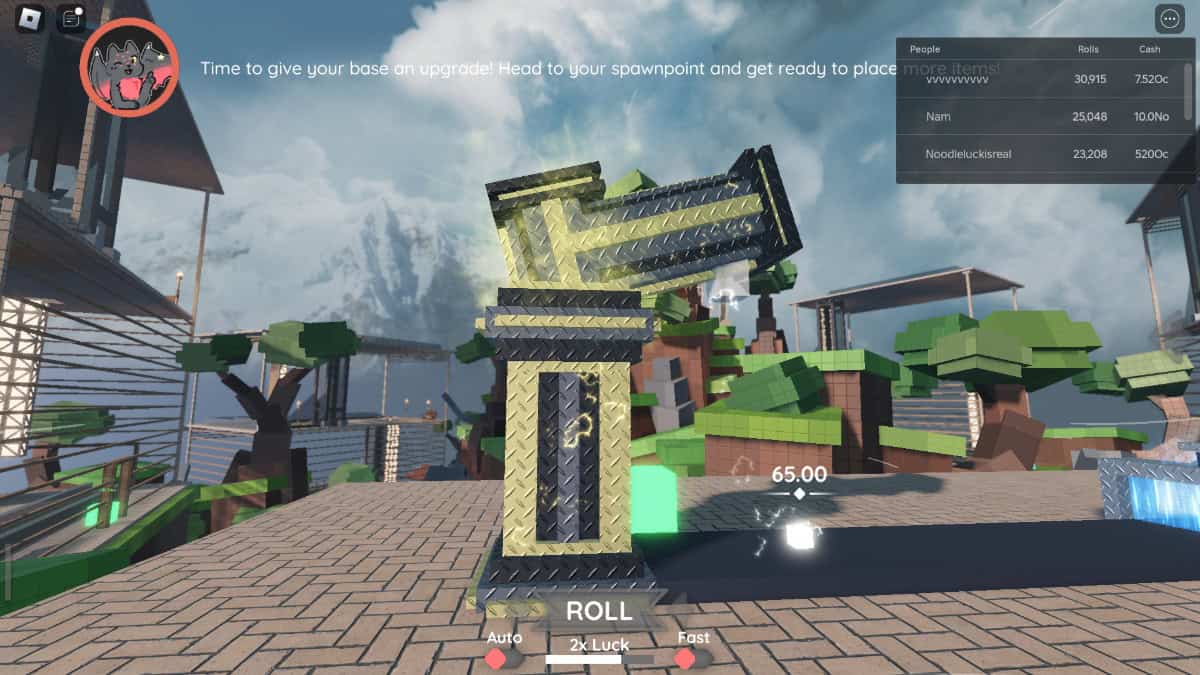Select Nam's row in the leaderboard
Image resolution: width=1200 pixels, height=675 pixels.
tap(1040, 117)
